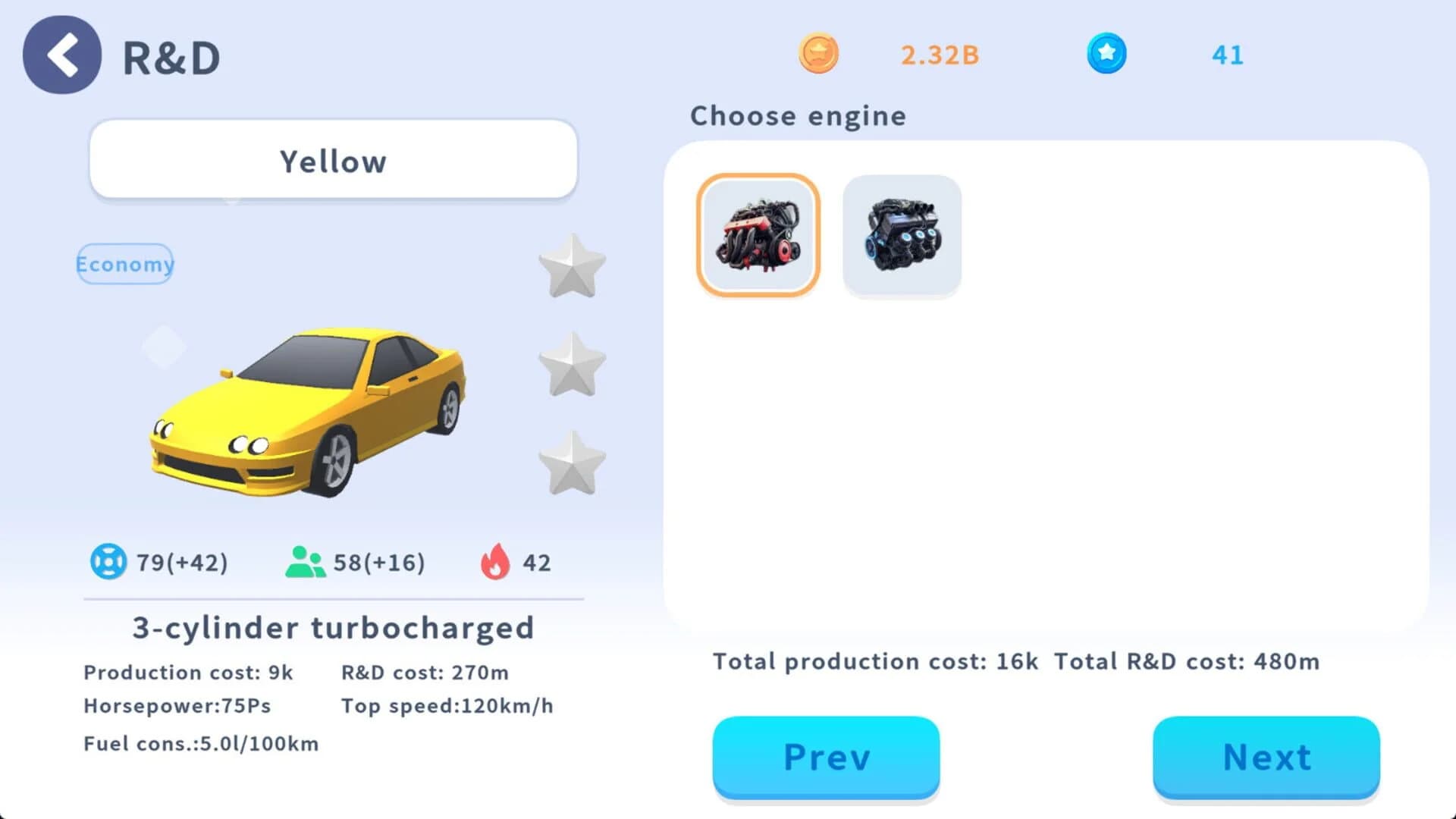Image resolution: width=1456 pixels, height=819 pixels.
Task: Click the 3-cylinder turbocharged title
Action: (332, 627)
